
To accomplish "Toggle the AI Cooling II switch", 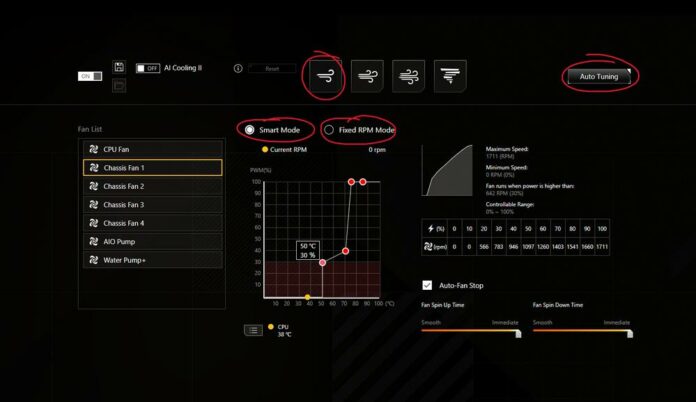I will 148,68.
